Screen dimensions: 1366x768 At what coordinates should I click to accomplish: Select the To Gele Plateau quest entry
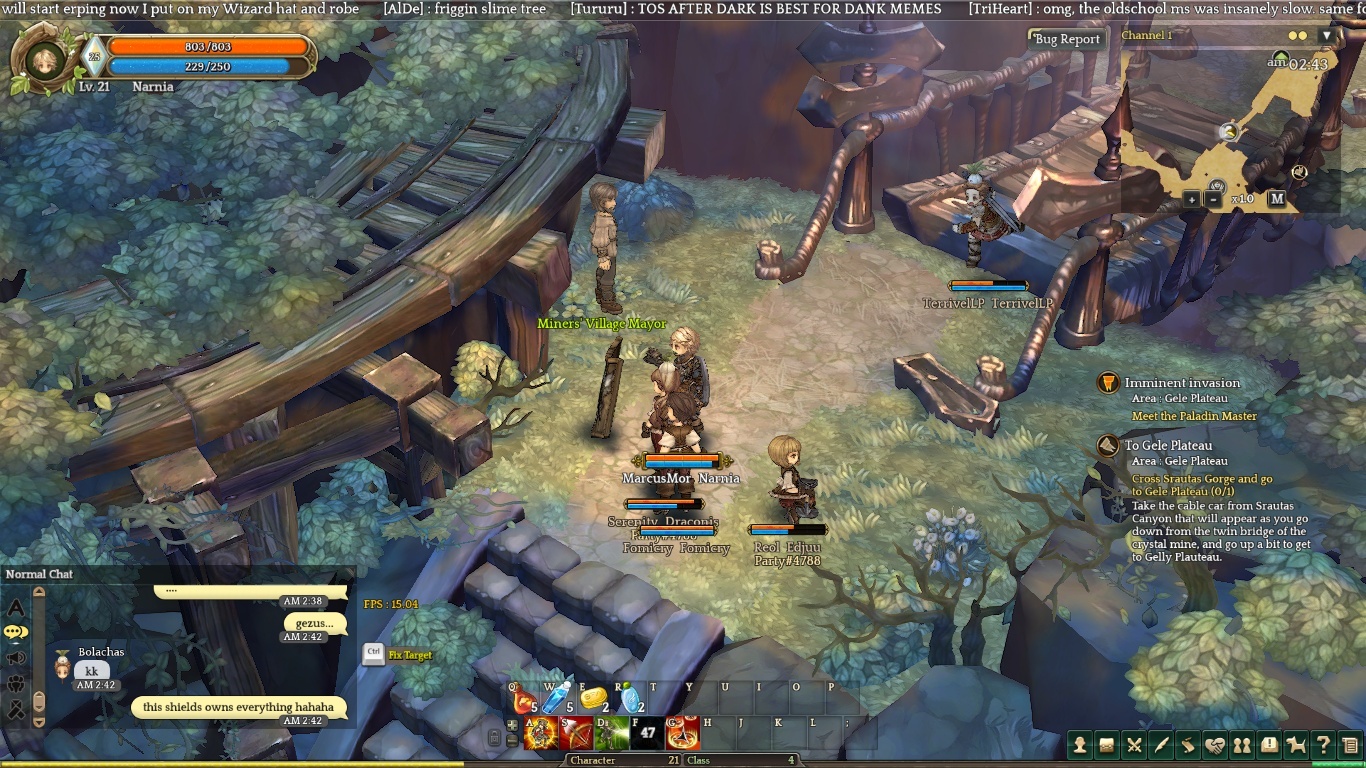point(1167,445)
